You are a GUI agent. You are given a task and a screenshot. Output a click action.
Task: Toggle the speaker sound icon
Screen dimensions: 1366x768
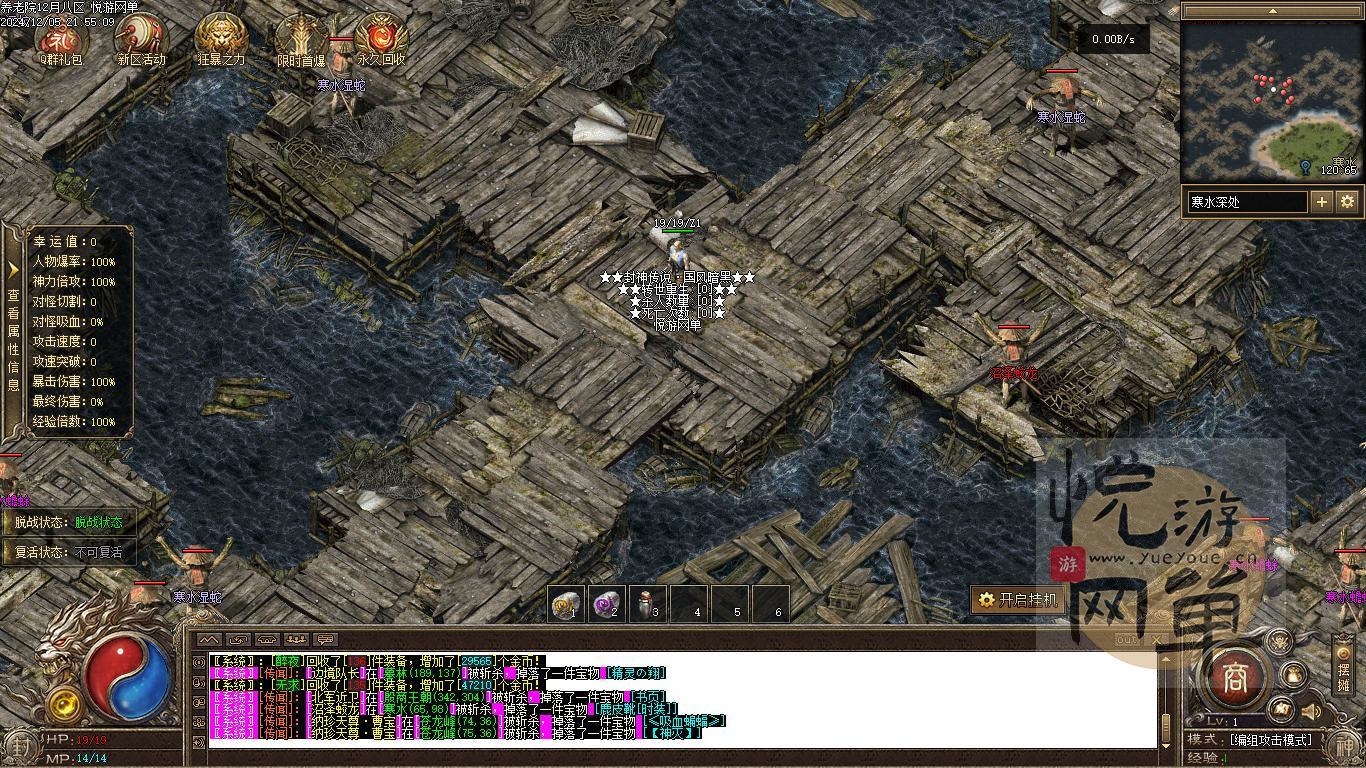(1310, 712)
